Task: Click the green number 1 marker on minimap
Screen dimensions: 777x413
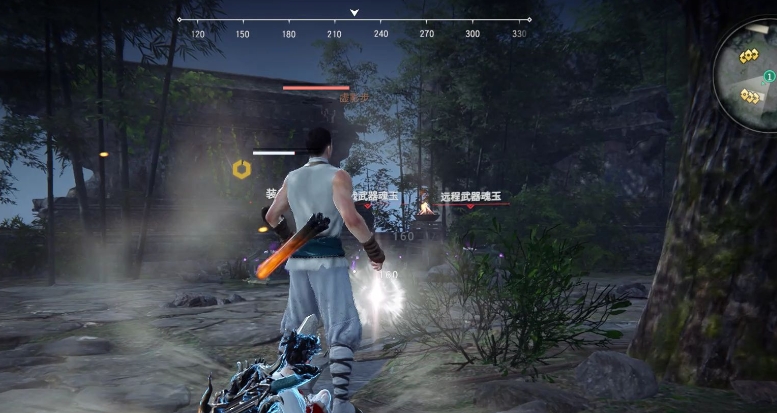Action: [x=769, y=77]
